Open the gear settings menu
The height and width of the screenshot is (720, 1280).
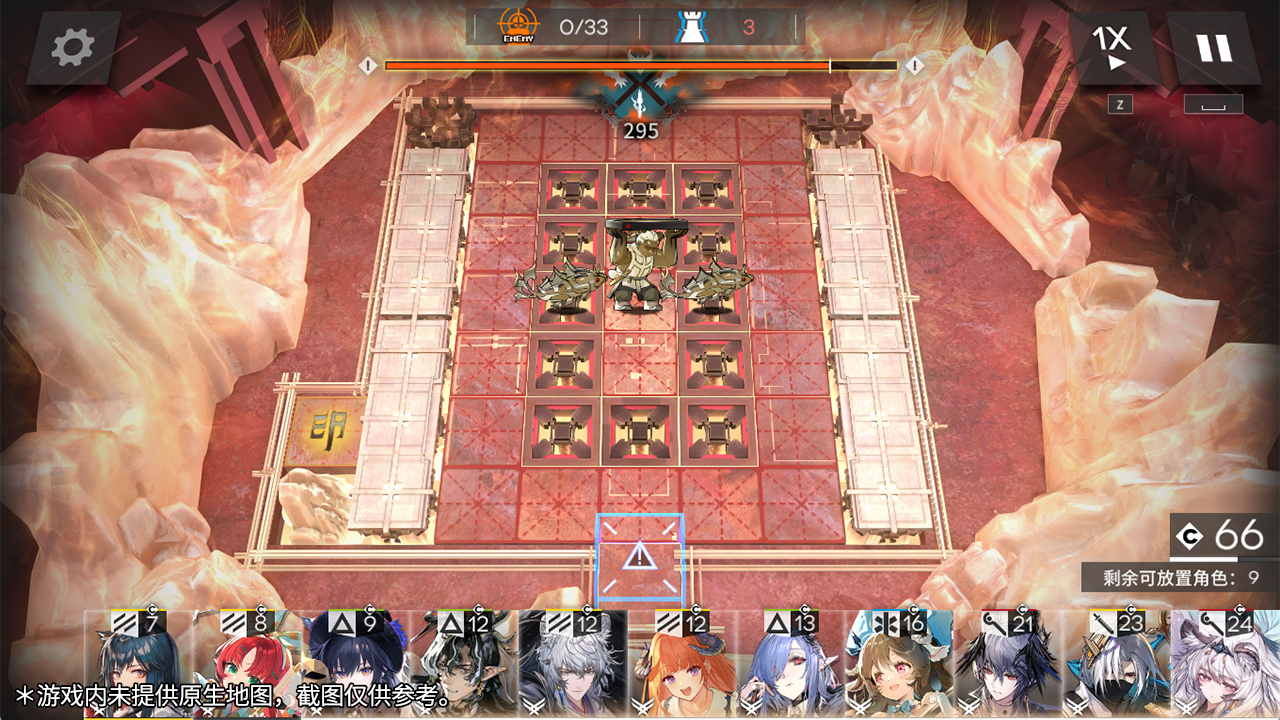(x=73, y=47)
